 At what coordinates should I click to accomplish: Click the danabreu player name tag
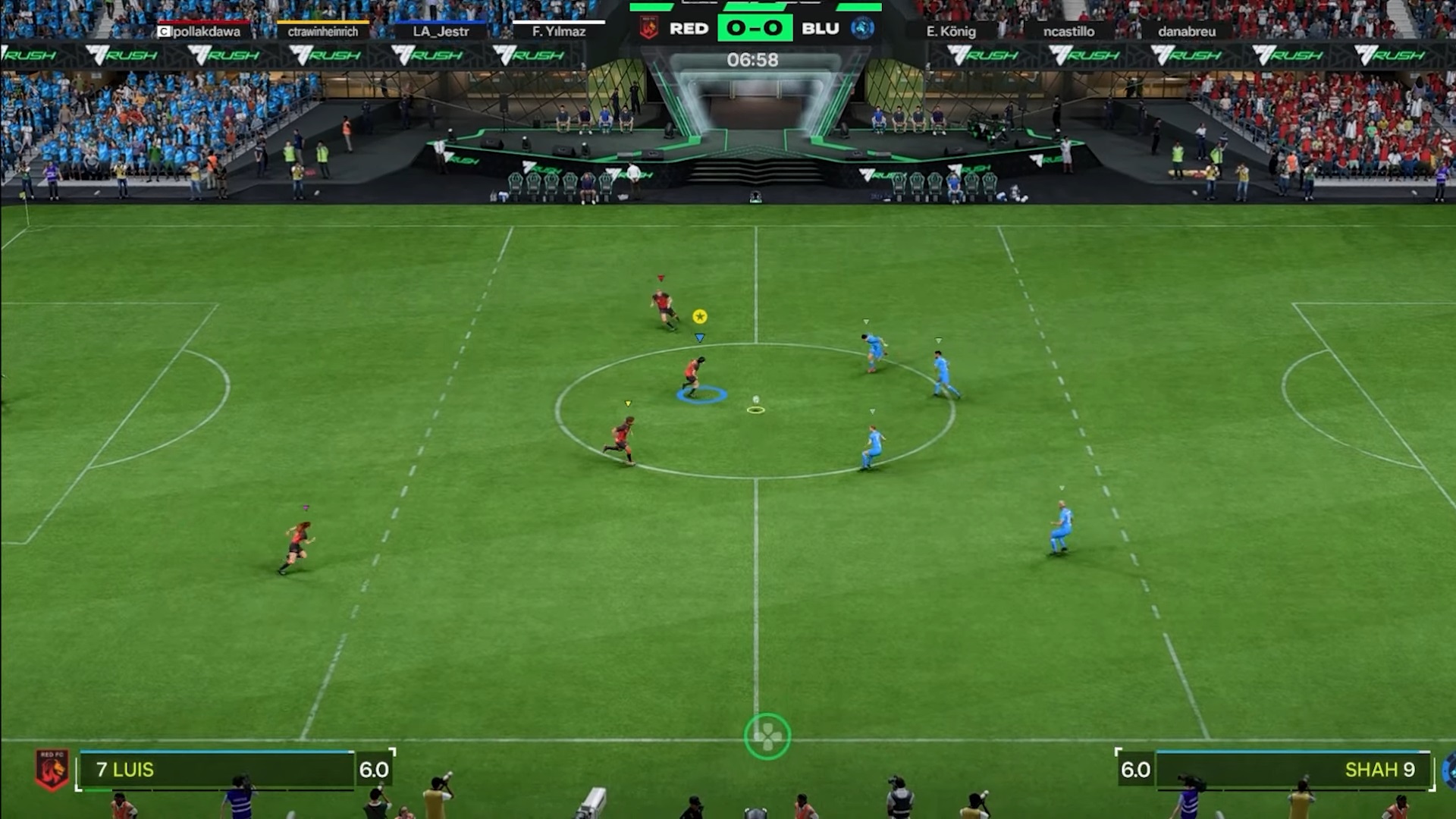[x=1187, y=31]
